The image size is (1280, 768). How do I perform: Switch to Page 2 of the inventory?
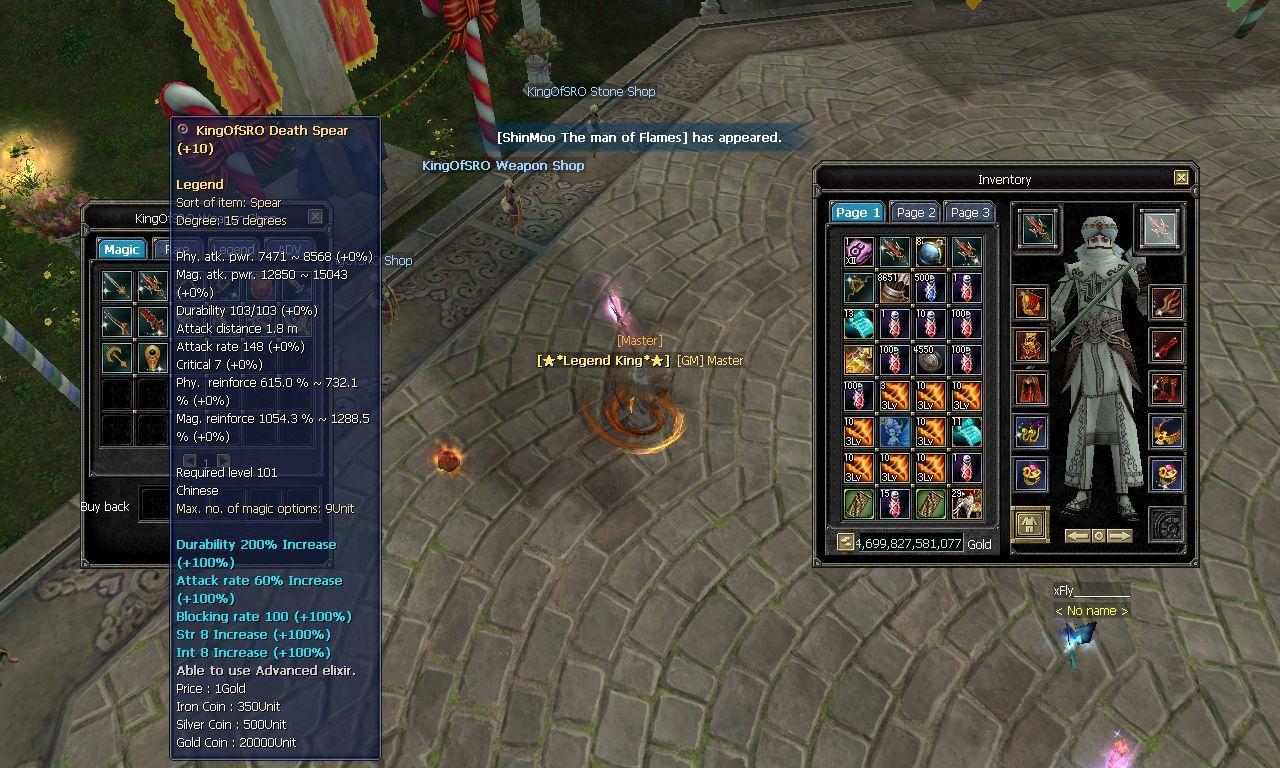pos(915,212)
